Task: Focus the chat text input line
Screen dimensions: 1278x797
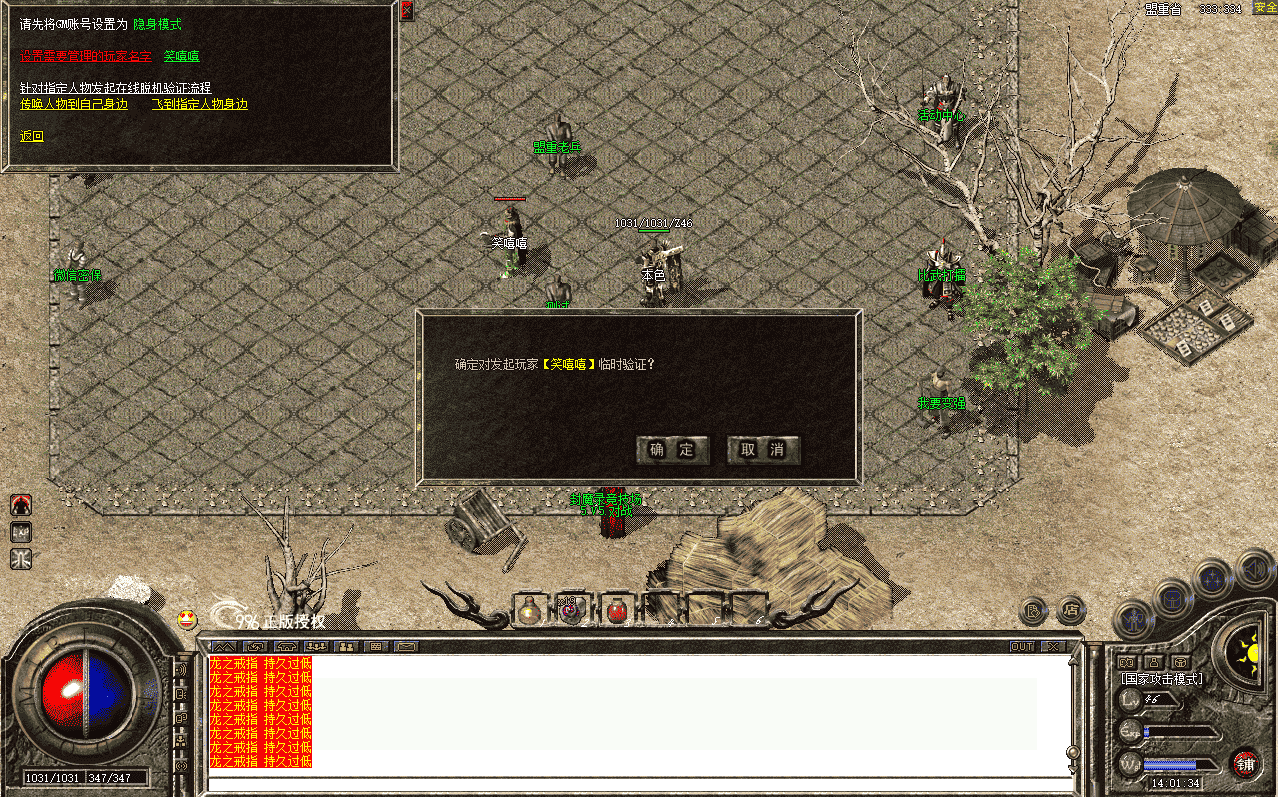Action: 640,783
